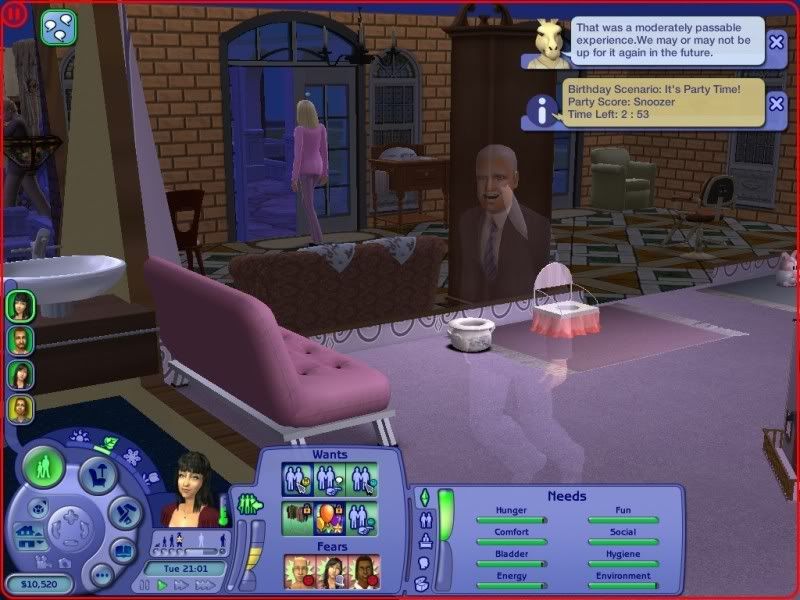Select the blonde Sim portrait in the sidebar
Image resolution: width=800 pixels, height=600 pixels.
click(x=21, y=409)
